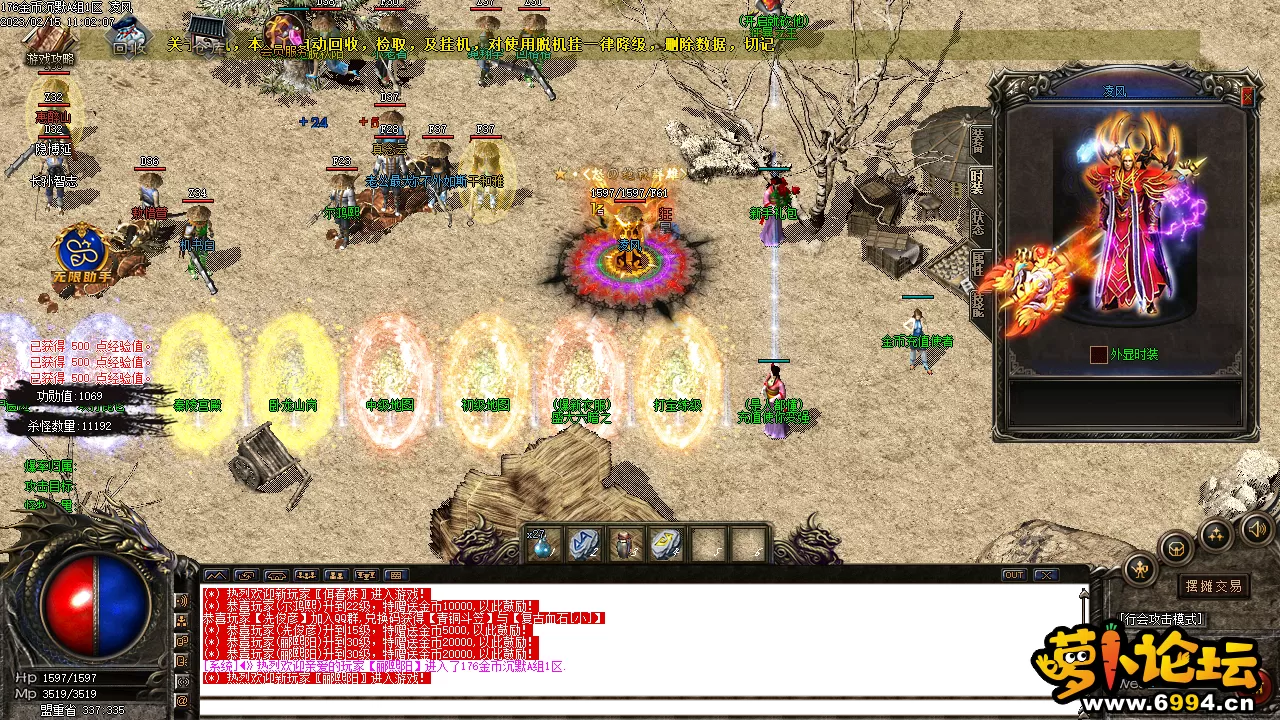Open the 状态 status tab
The width and height of the screenshot is (1280, 720).
pyautogui.click(x=977, y=222)
